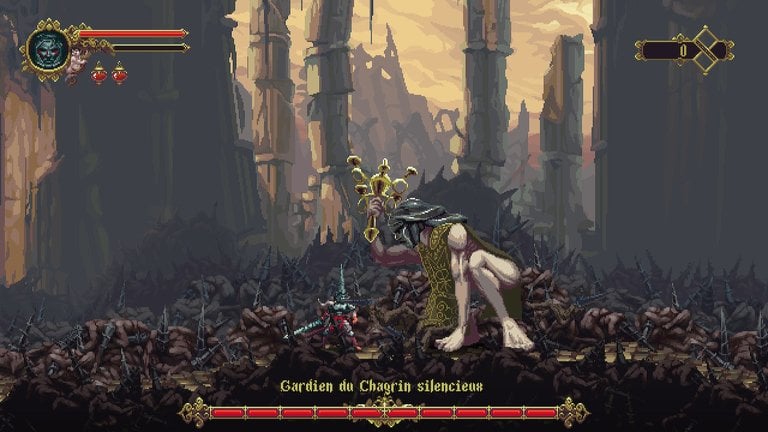This screenshot has height=432, width=768.
Task: Select the left red bile flask
Action: point(99,73)
